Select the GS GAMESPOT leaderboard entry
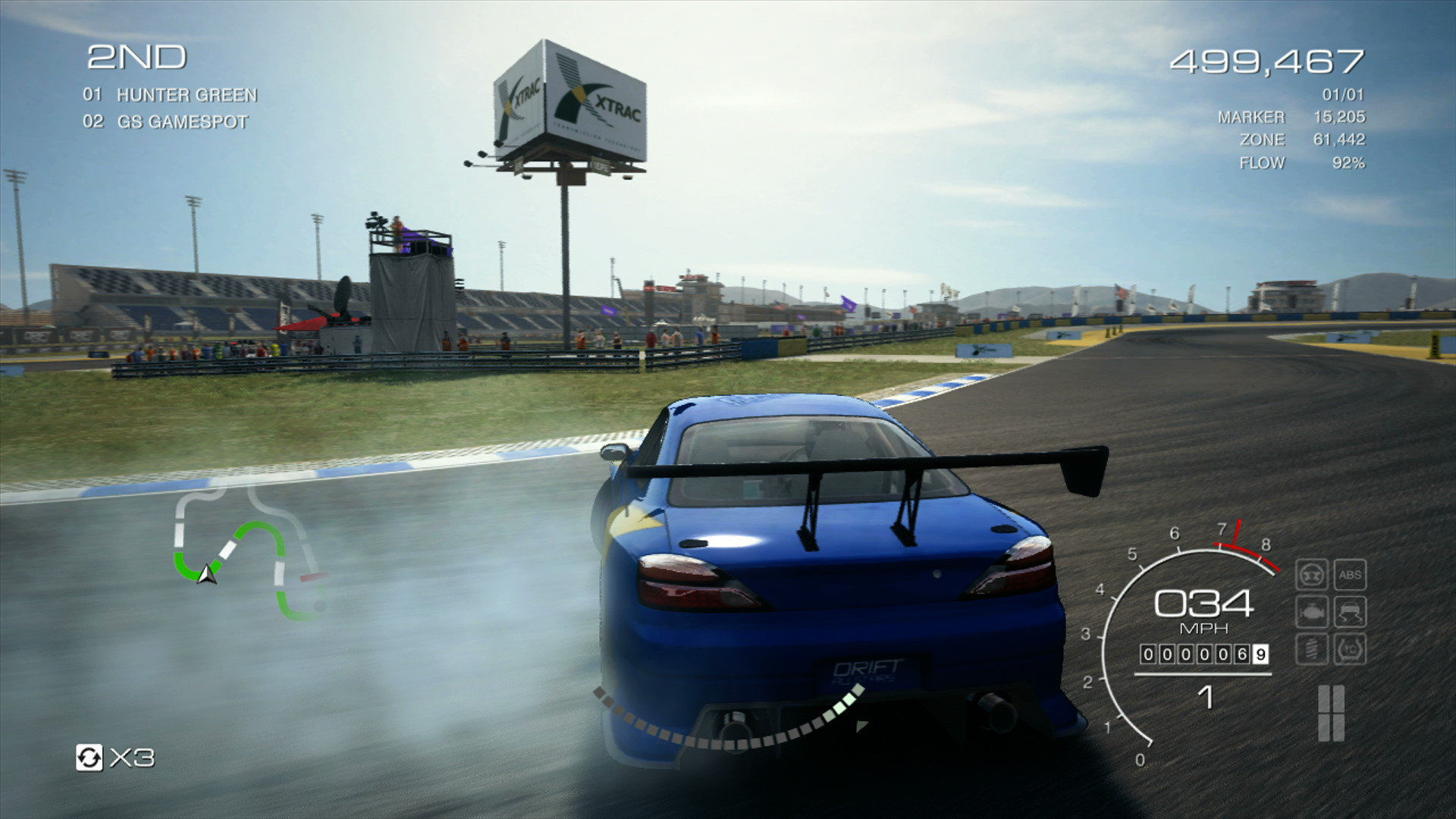Screen dimensions: 1456x819 (x=166, y=120)
